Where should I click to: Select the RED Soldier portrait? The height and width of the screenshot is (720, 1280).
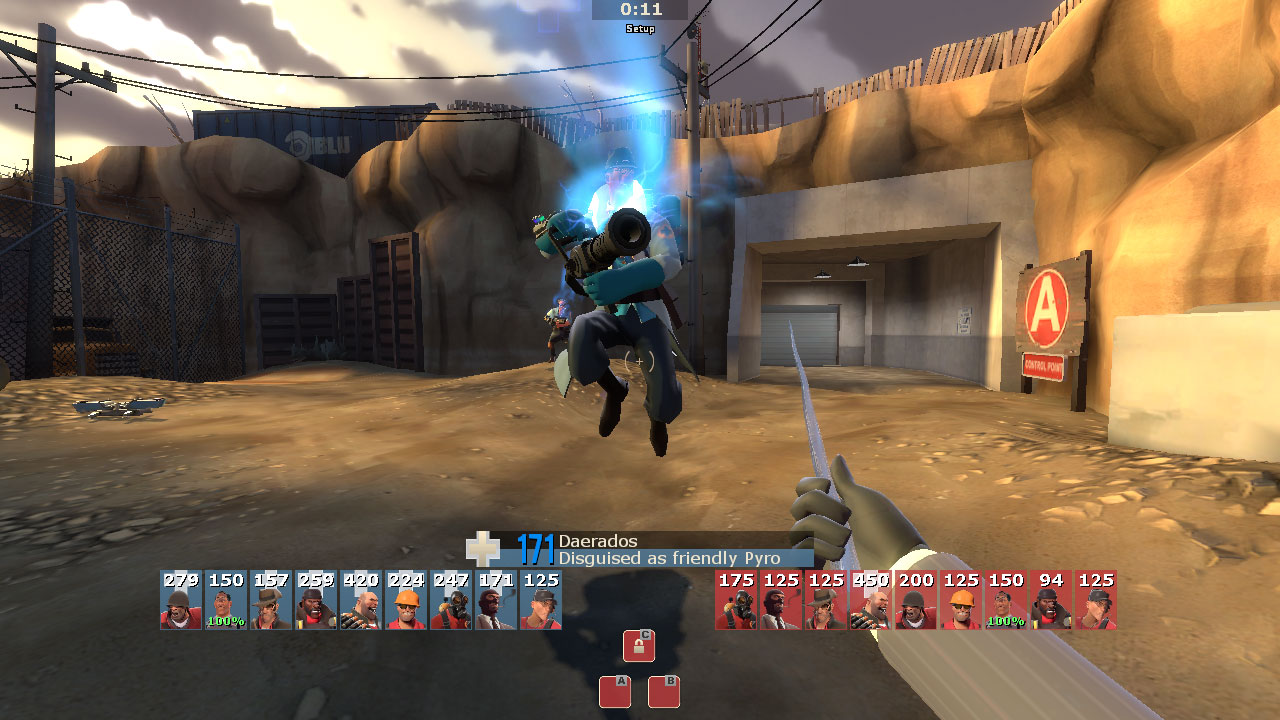[916, 600]
